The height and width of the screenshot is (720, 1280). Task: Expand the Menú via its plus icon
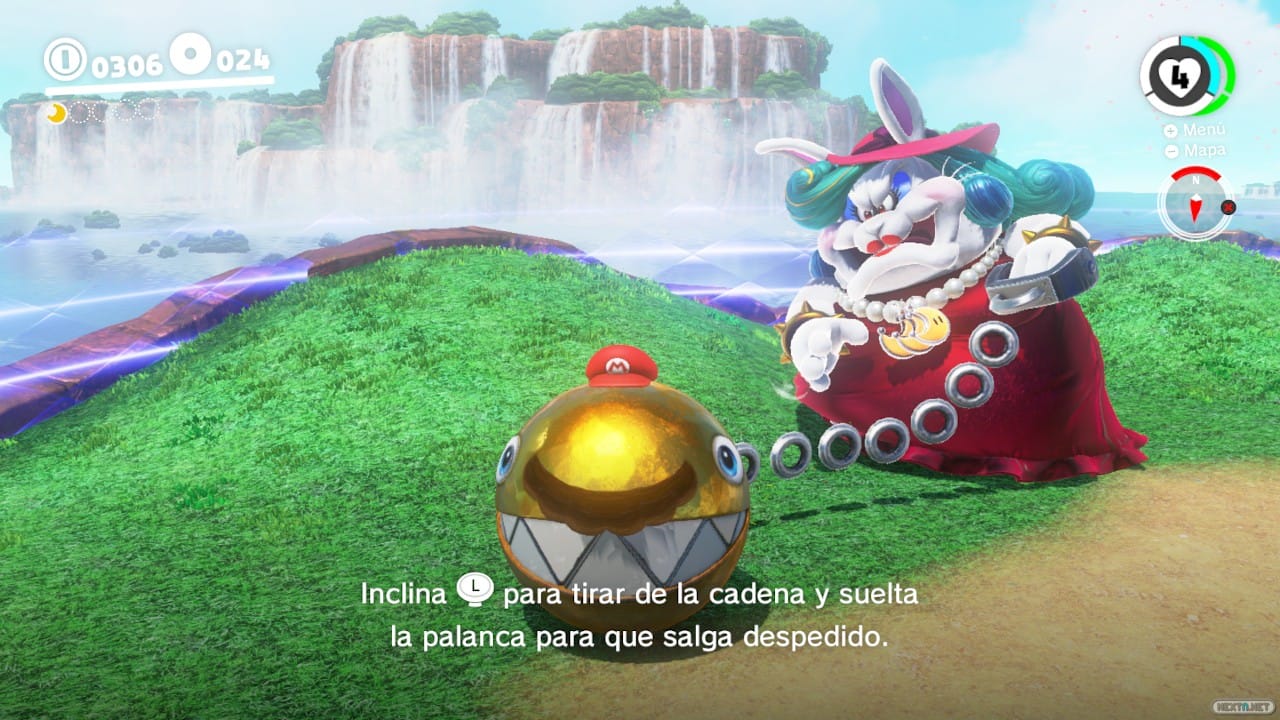(1170, 130)
